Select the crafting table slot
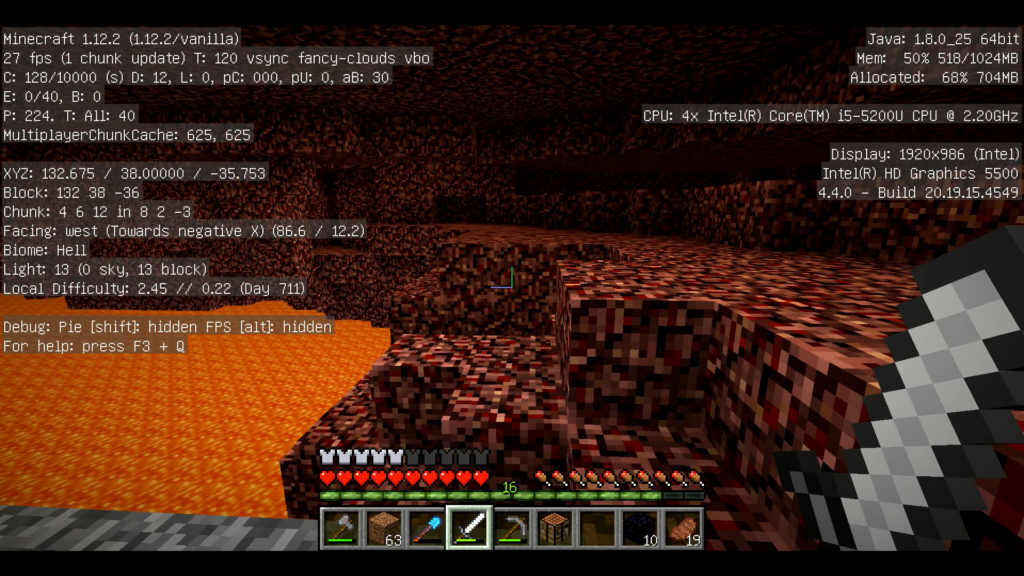Viewport: 1024px width, 576px height. click(554, 528)
